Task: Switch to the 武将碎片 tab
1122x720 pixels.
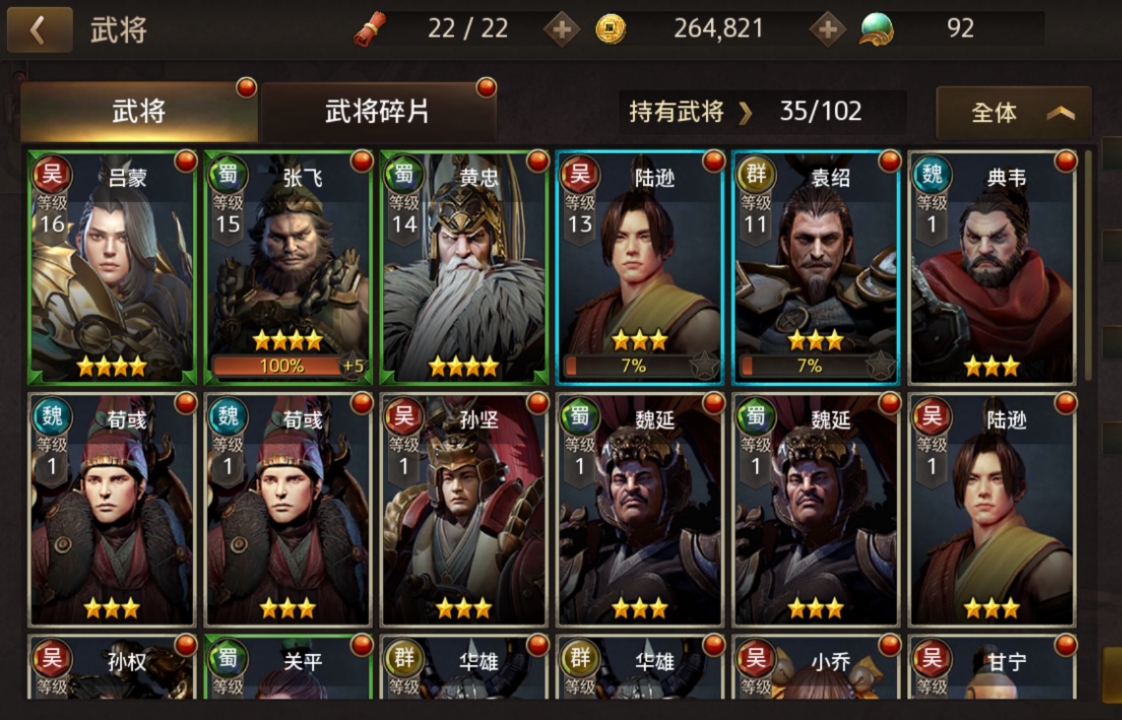Action: pyautogui.click(x=377, y=111)
